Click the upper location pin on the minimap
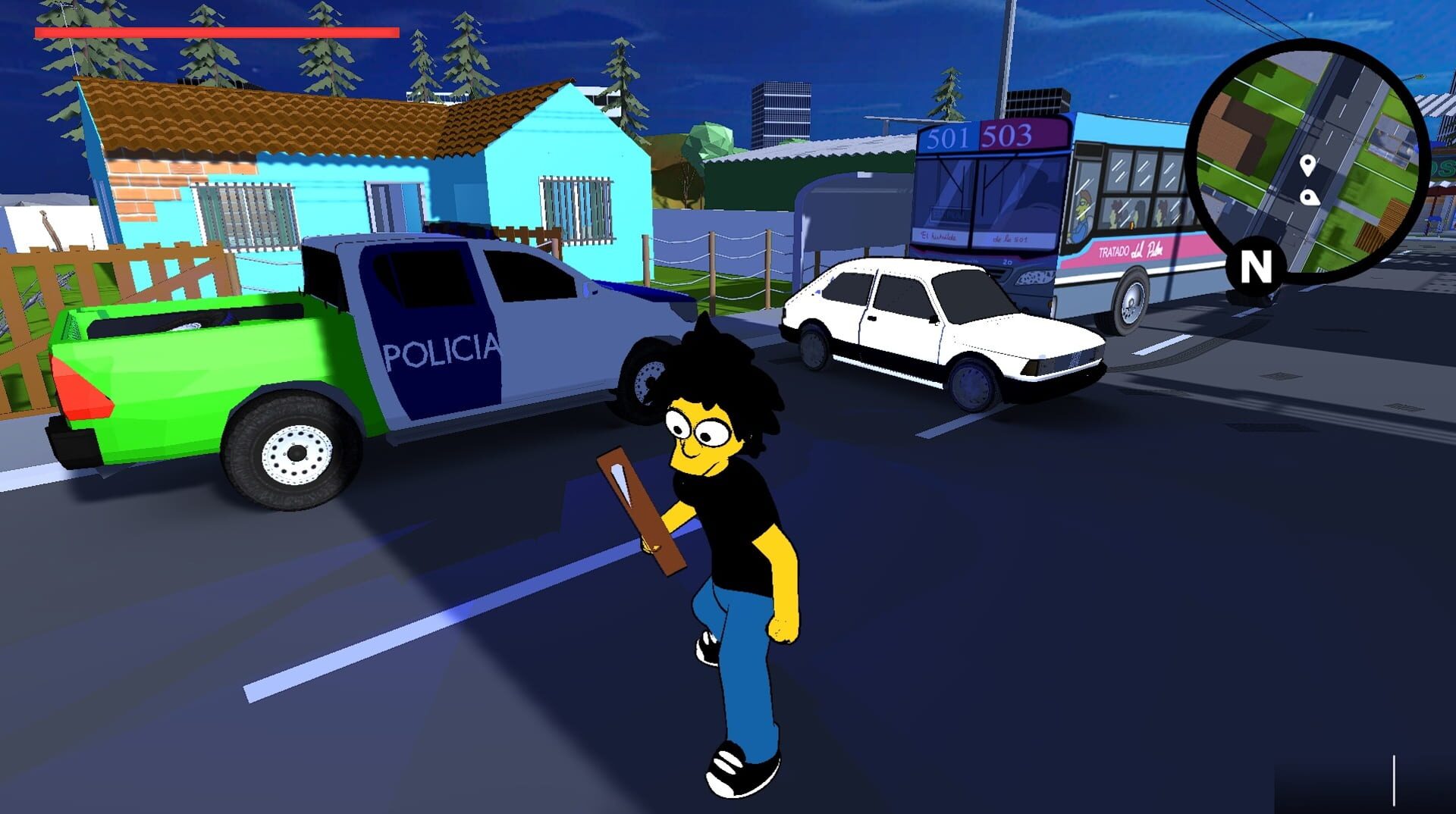 point(1307,164)
